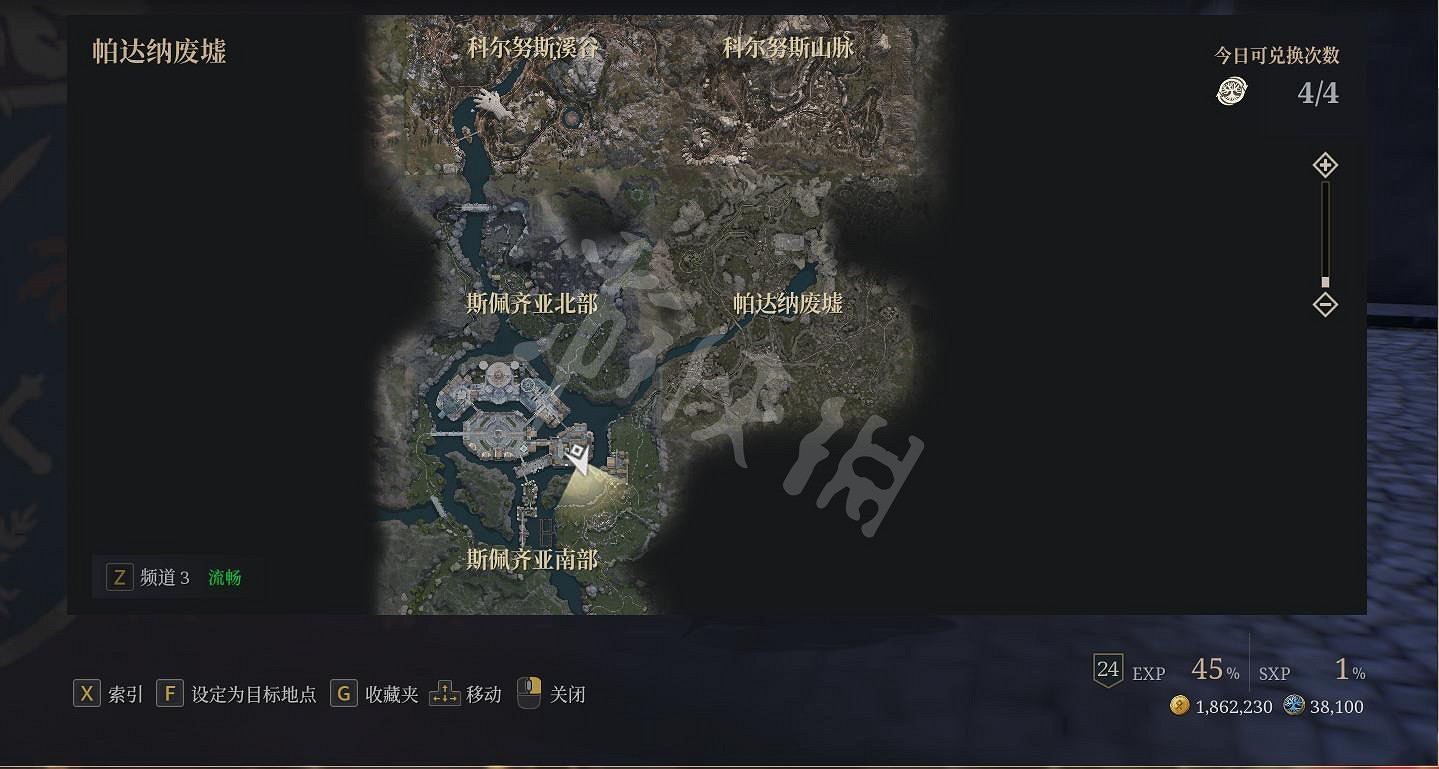Click the G key favorite toggle 收藏夹
The height and width of the screenshot is (769, 1439).
pyautogui.click(x=345, y=693)
